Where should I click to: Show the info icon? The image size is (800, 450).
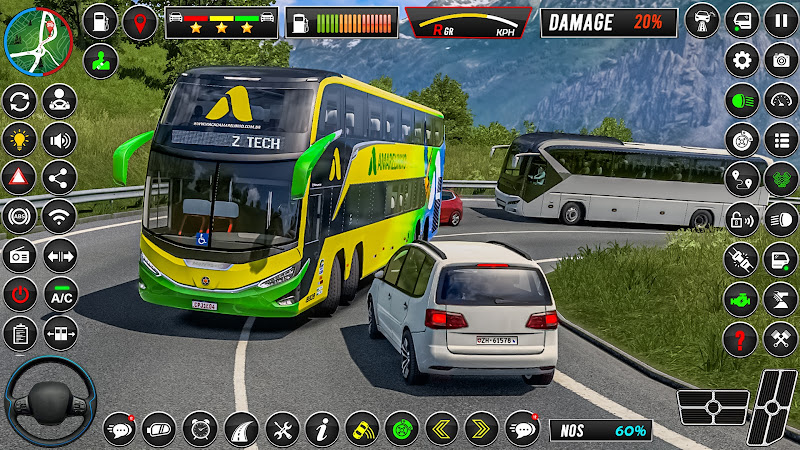(322, 430)
